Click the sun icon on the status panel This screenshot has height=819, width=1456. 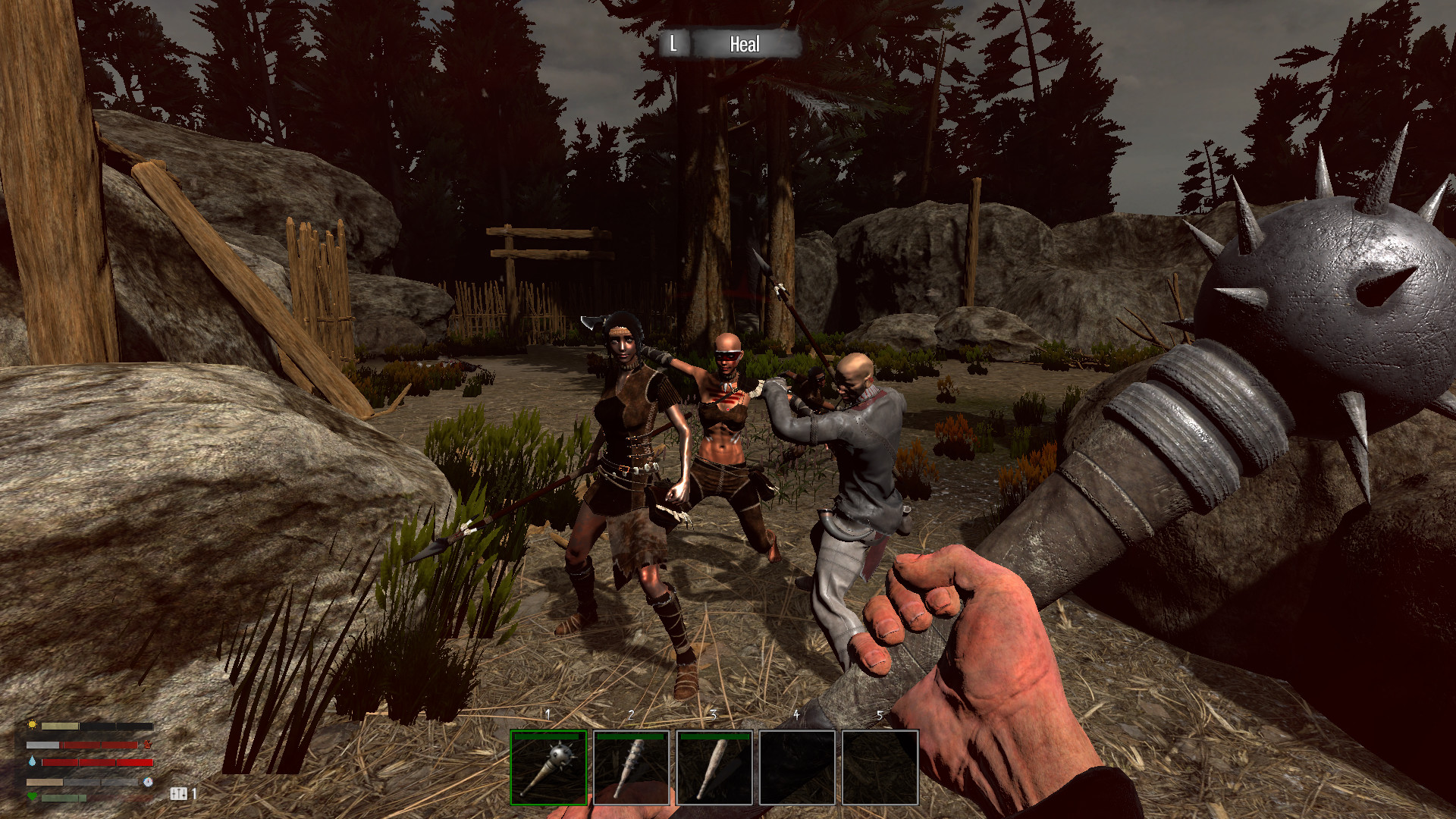pyautogui.click(x=32, y=725)
